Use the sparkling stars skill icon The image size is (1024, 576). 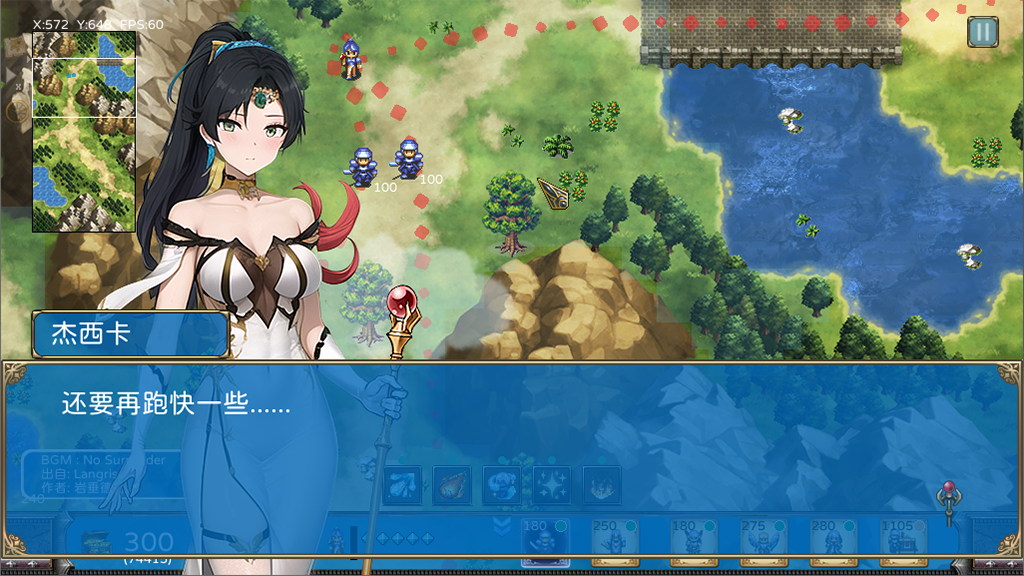(x=551, y=486)
